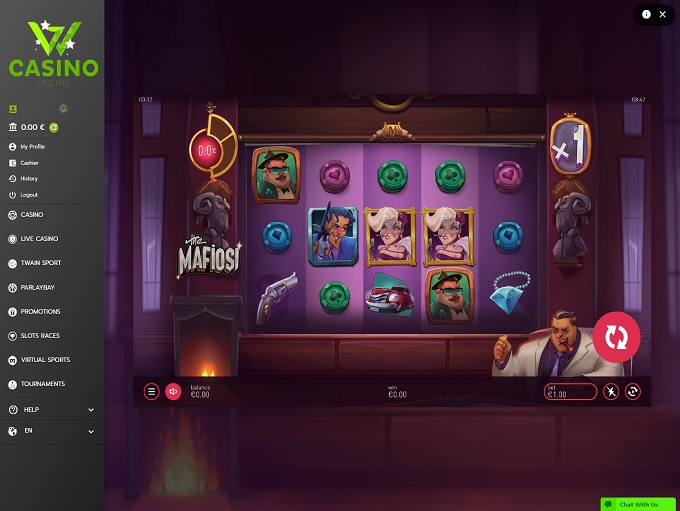The width and height of the screenshot is (680, 511).
Task: Go to Promotions
Action: click(x=40, y=311)
